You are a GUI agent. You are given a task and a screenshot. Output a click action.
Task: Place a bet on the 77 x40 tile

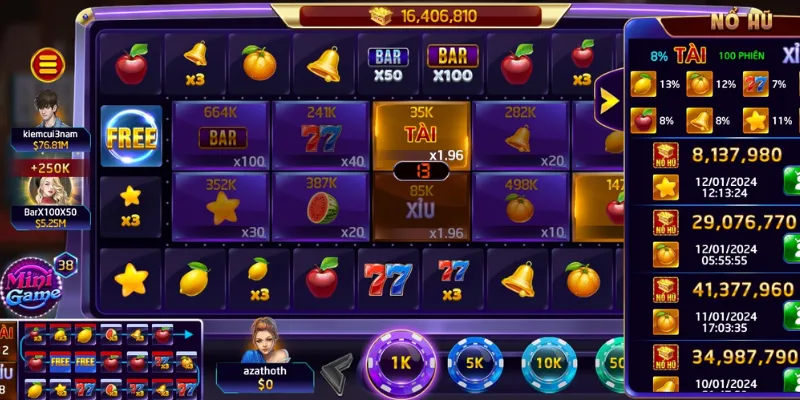(x=321, y=135)
